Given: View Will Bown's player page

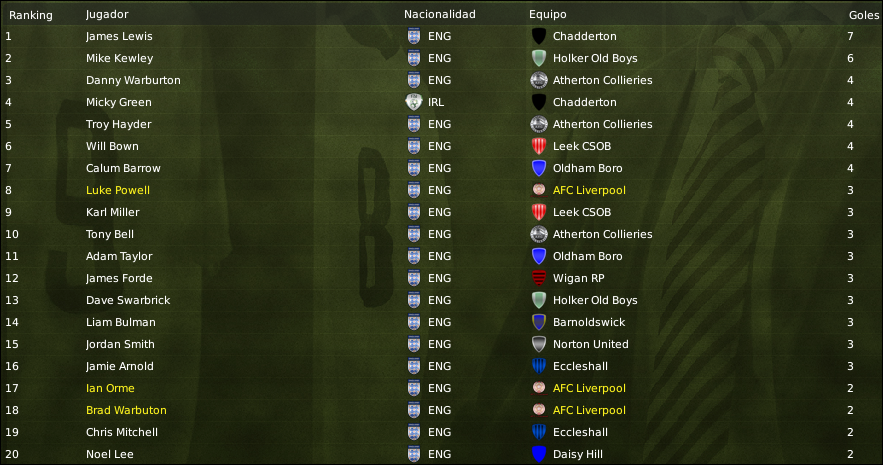Looking at the screenshot, I should [115, 146].
